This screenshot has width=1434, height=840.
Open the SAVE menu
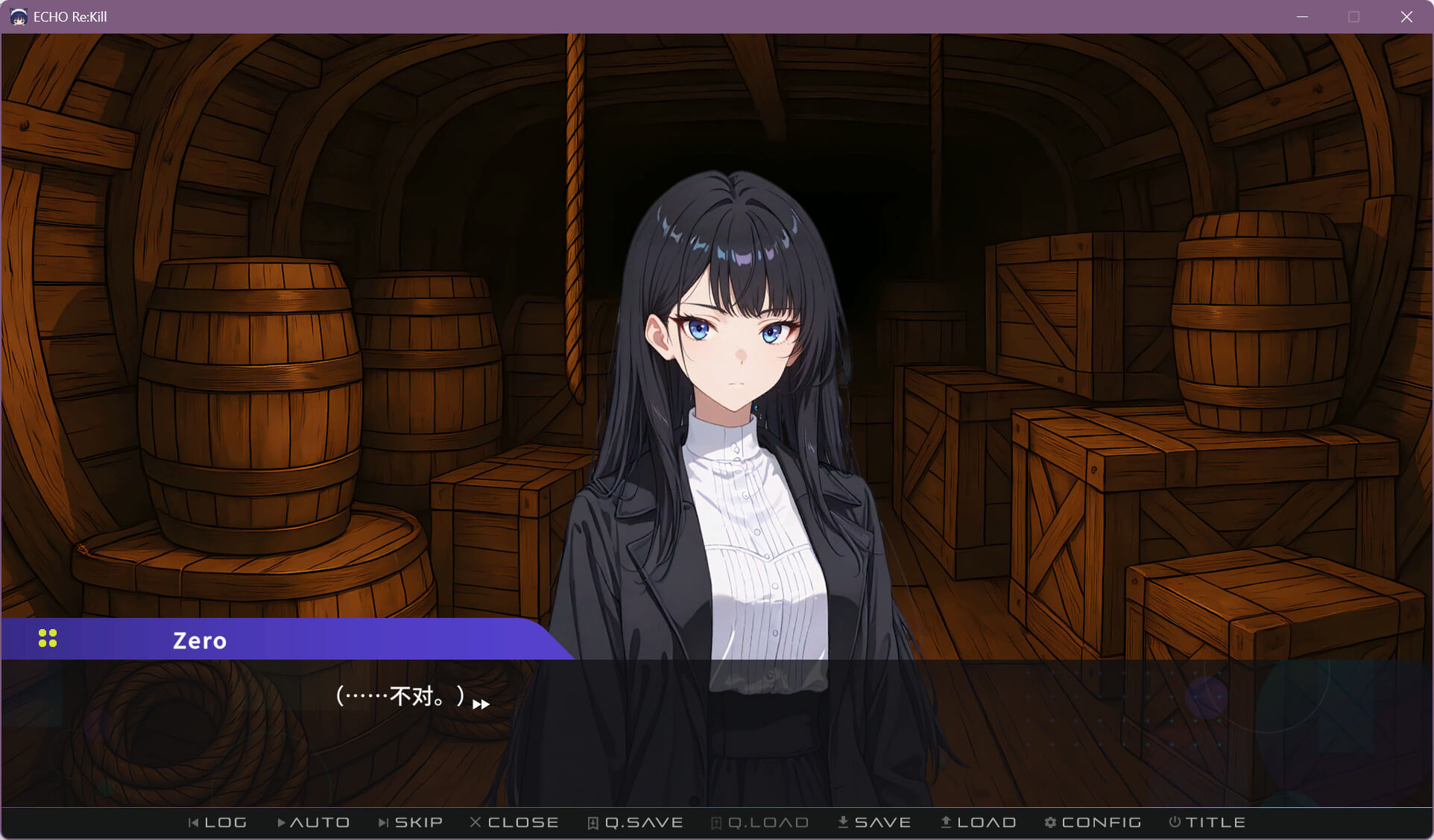click(874, 822)
